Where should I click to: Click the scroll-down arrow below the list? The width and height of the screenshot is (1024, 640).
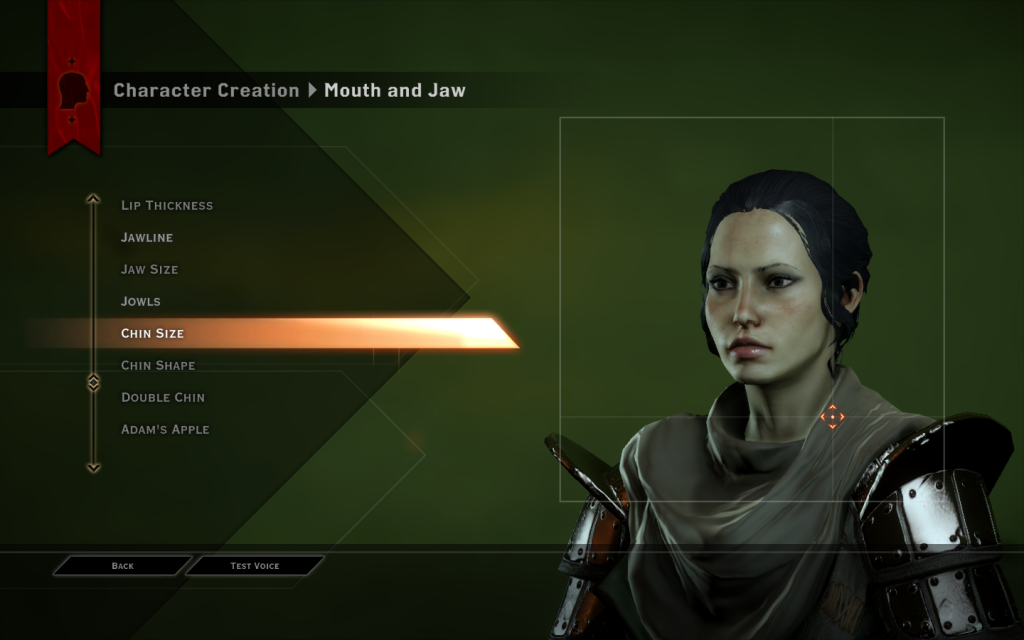point(93,467)
